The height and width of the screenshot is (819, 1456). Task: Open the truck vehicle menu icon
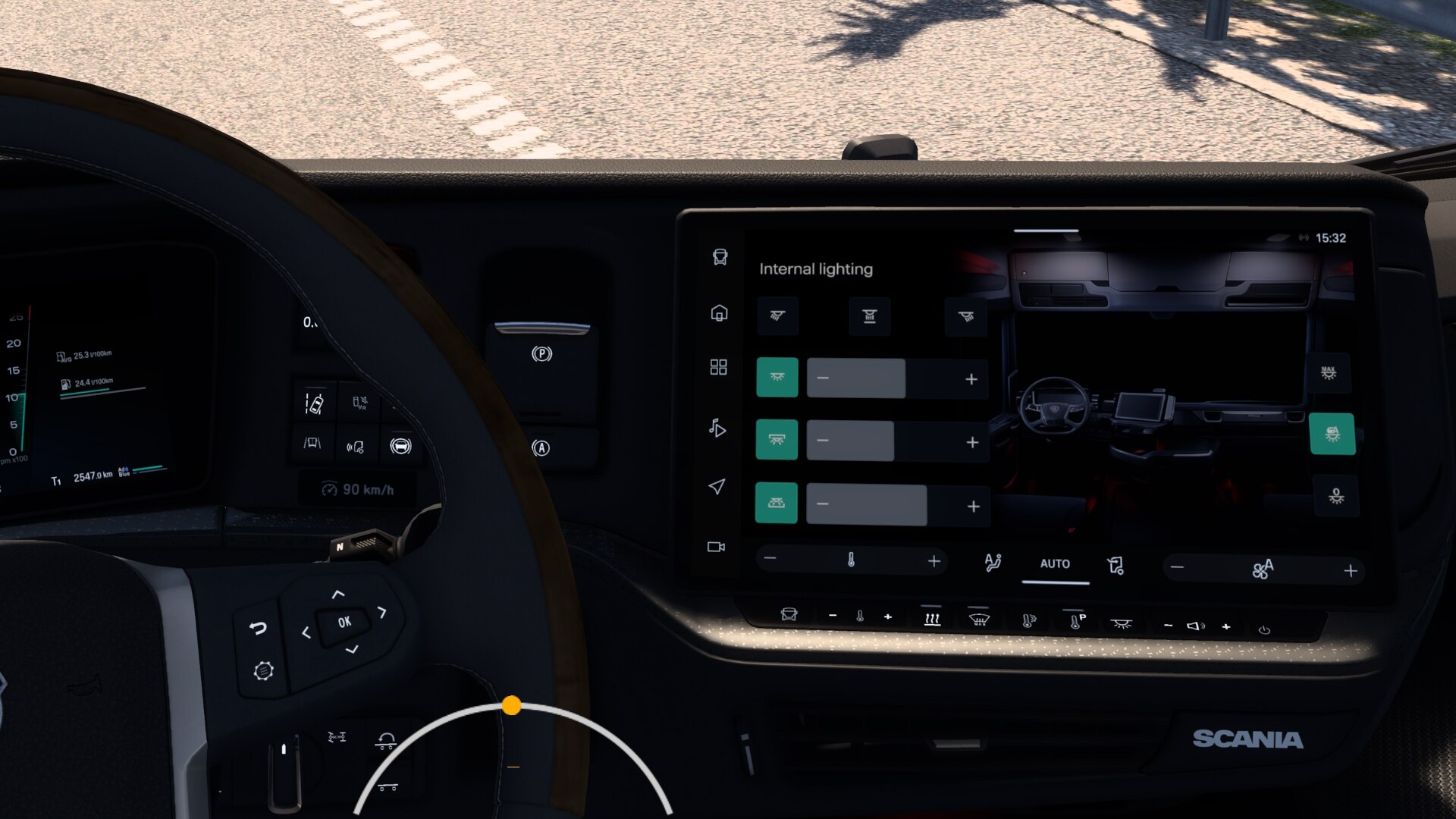(720, 257)
